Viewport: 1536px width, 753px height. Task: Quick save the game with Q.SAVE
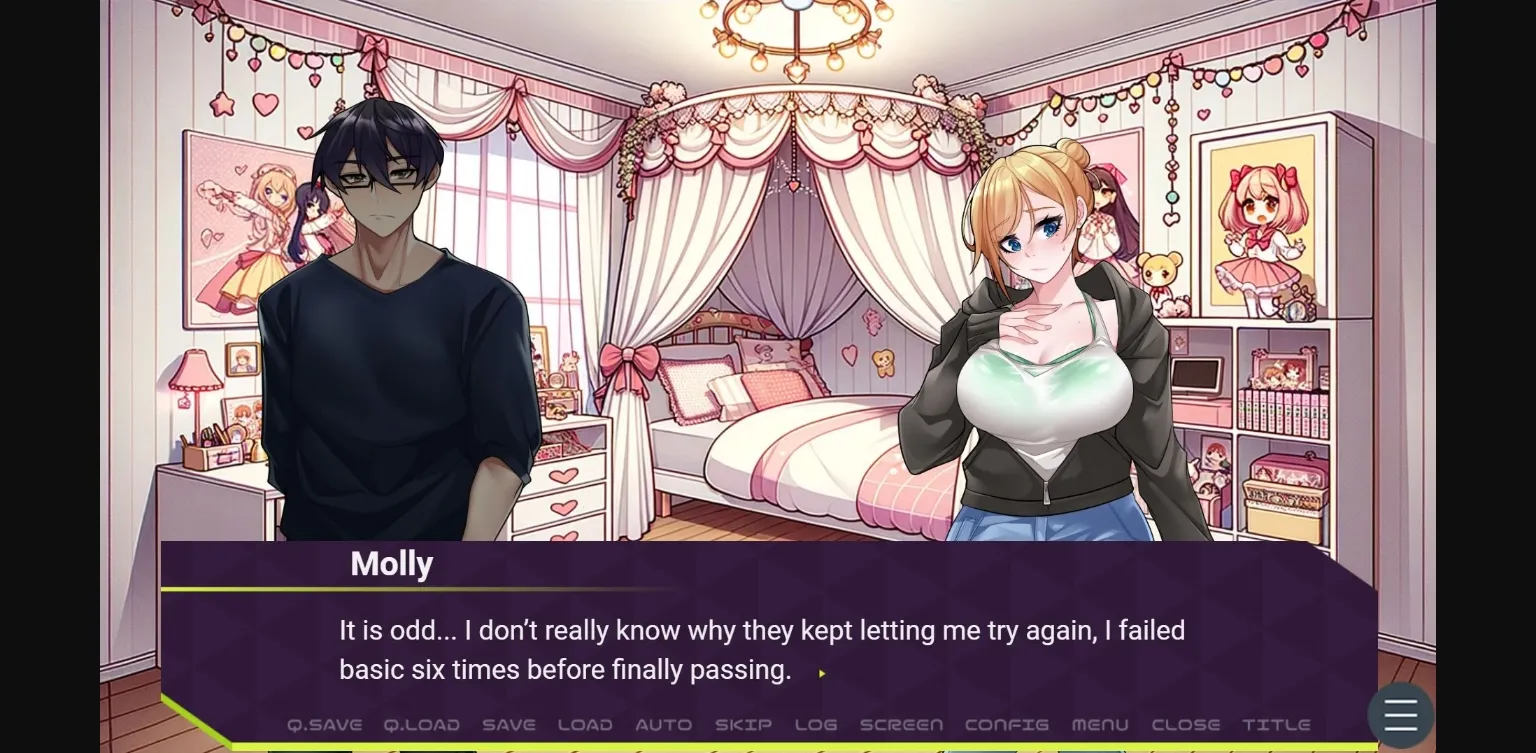coord(324,724)
